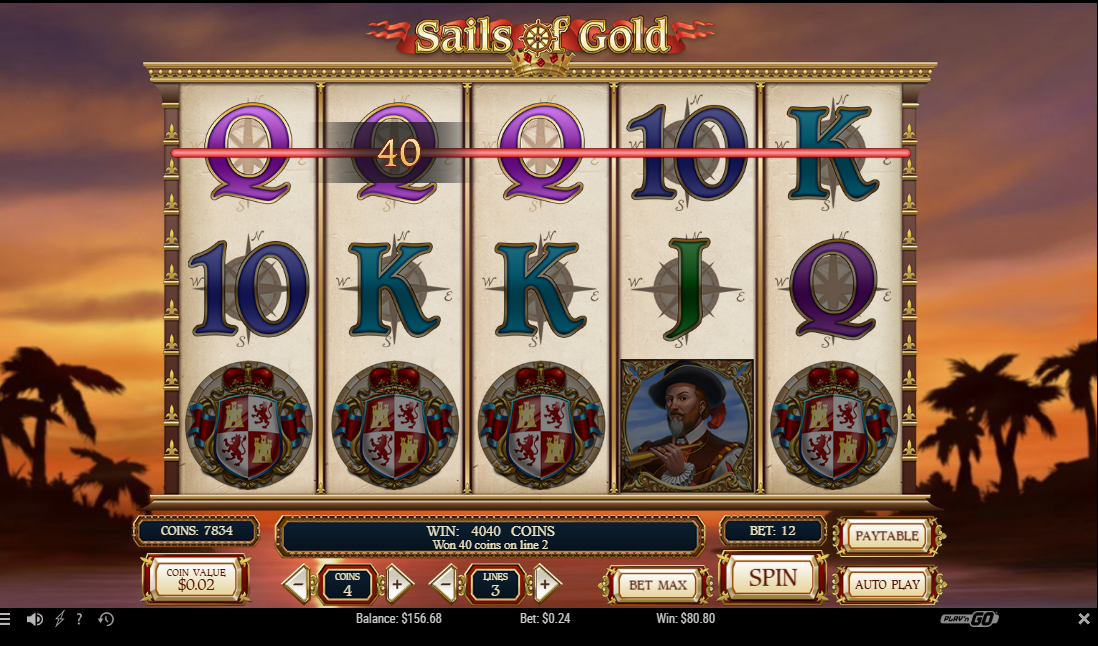This screenshot has width=1098, height=646.
Task: Open the Paytable
Action: pos(886,536)
